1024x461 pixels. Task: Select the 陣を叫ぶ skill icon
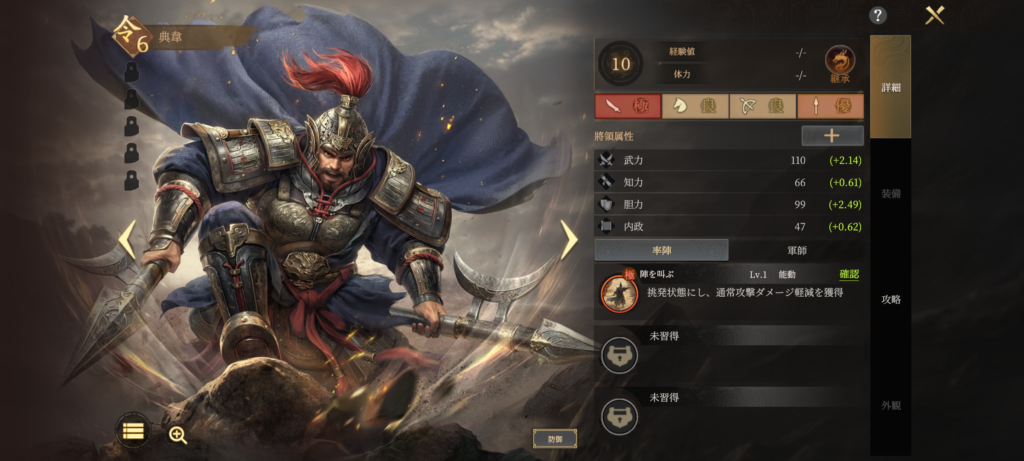pos(618,291)
